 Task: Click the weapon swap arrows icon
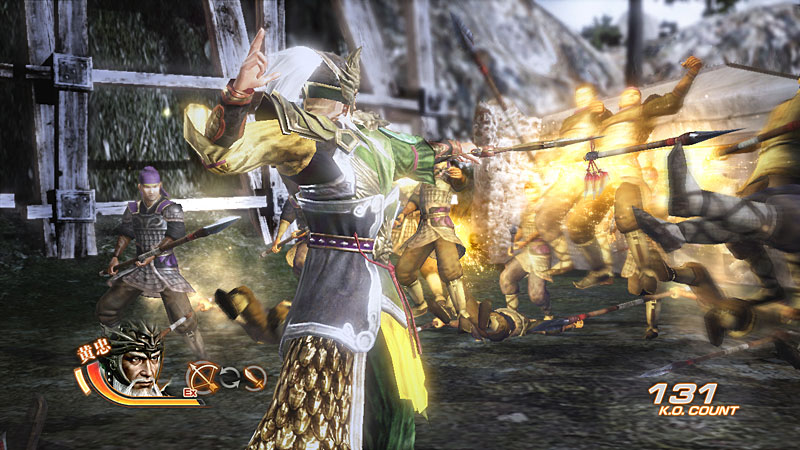pyautogui.click(x=230, y=377)
